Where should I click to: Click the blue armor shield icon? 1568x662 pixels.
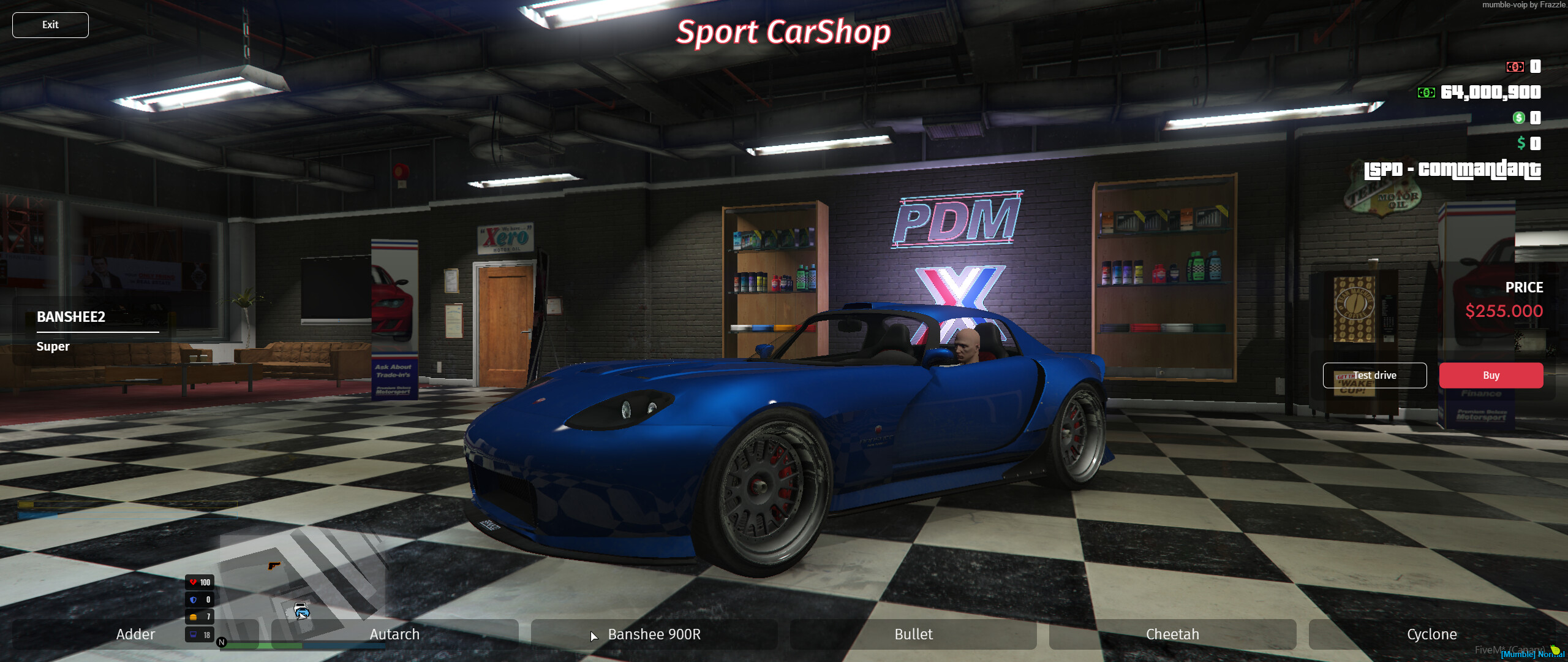pos(192,600)
